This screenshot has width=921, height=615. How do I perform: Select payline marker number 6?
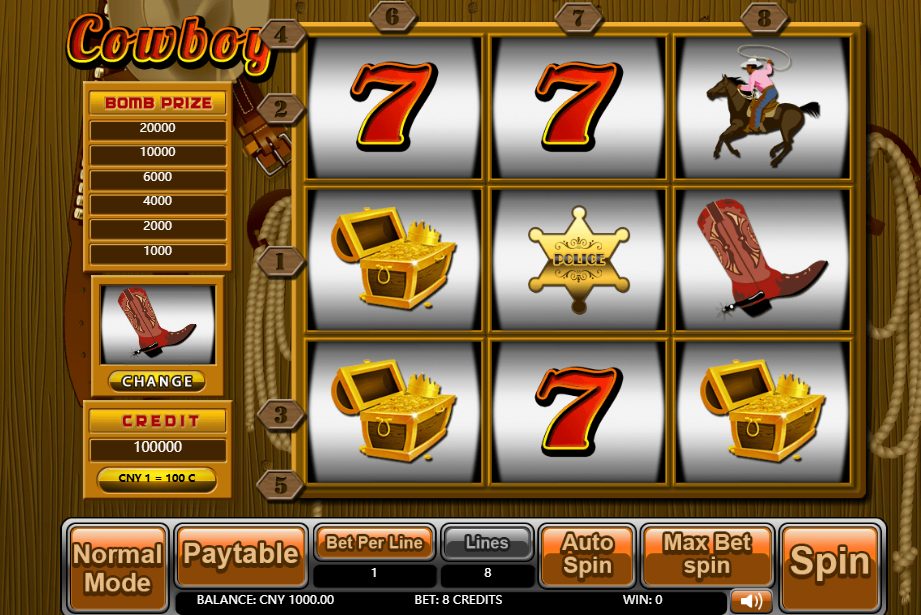[393, 16]
